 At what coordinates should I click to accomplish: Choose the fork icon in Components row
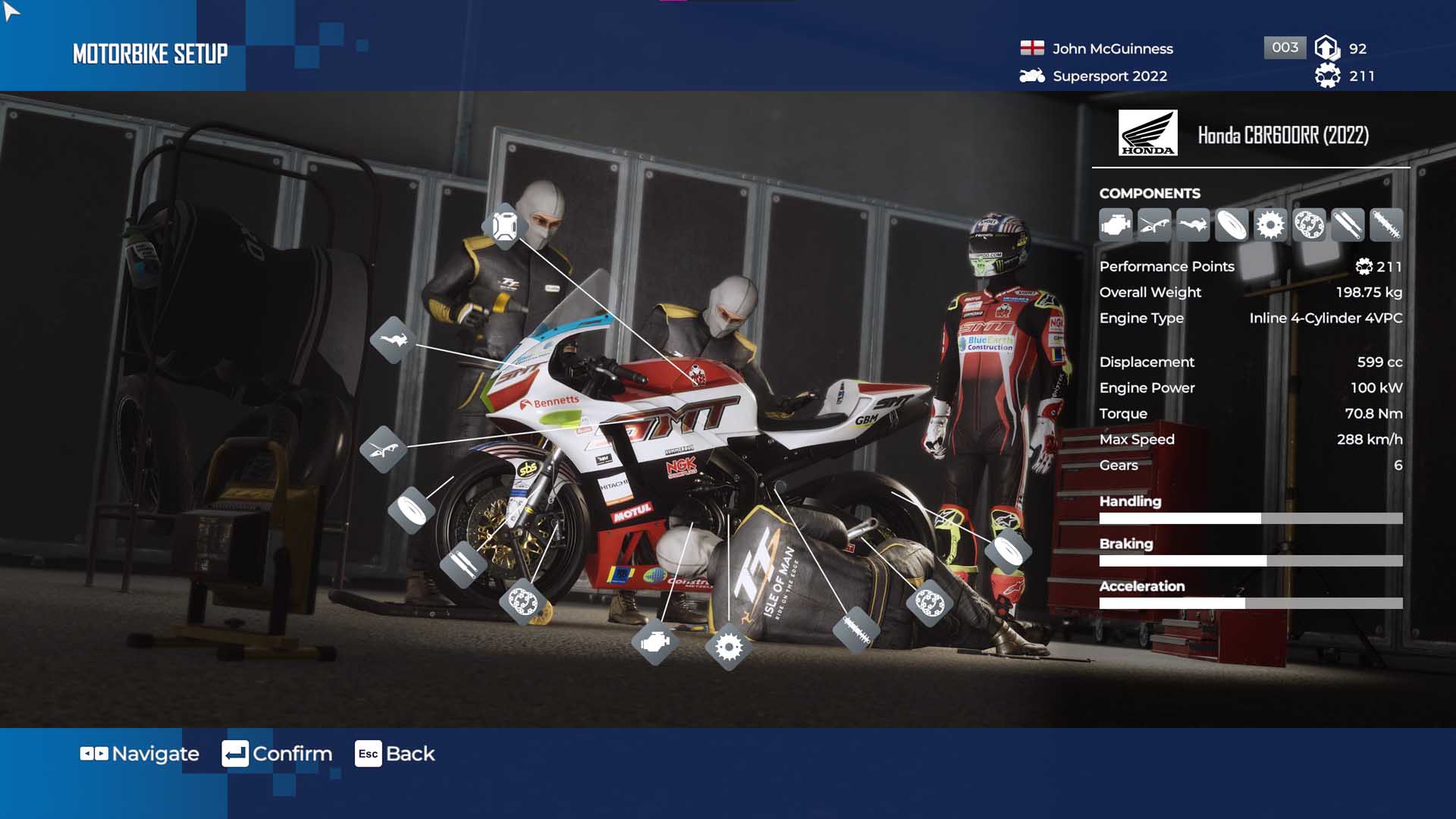[x=1348, y=225]
